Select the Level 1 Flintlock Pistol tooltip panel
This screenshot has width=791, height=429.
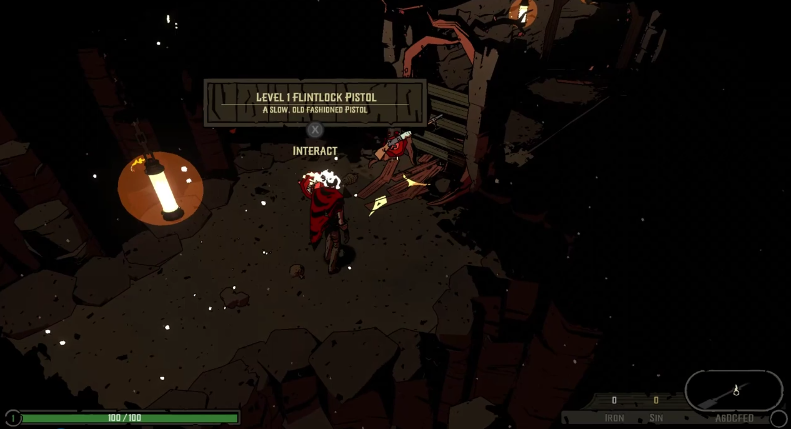point(315,103)
